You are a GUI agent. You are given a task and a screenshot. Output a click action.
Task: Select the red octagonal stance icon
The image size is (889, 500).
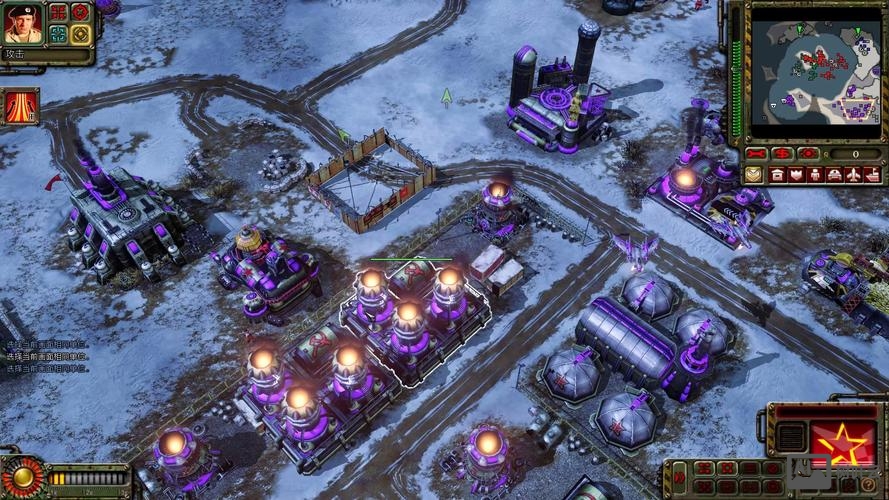80,12
